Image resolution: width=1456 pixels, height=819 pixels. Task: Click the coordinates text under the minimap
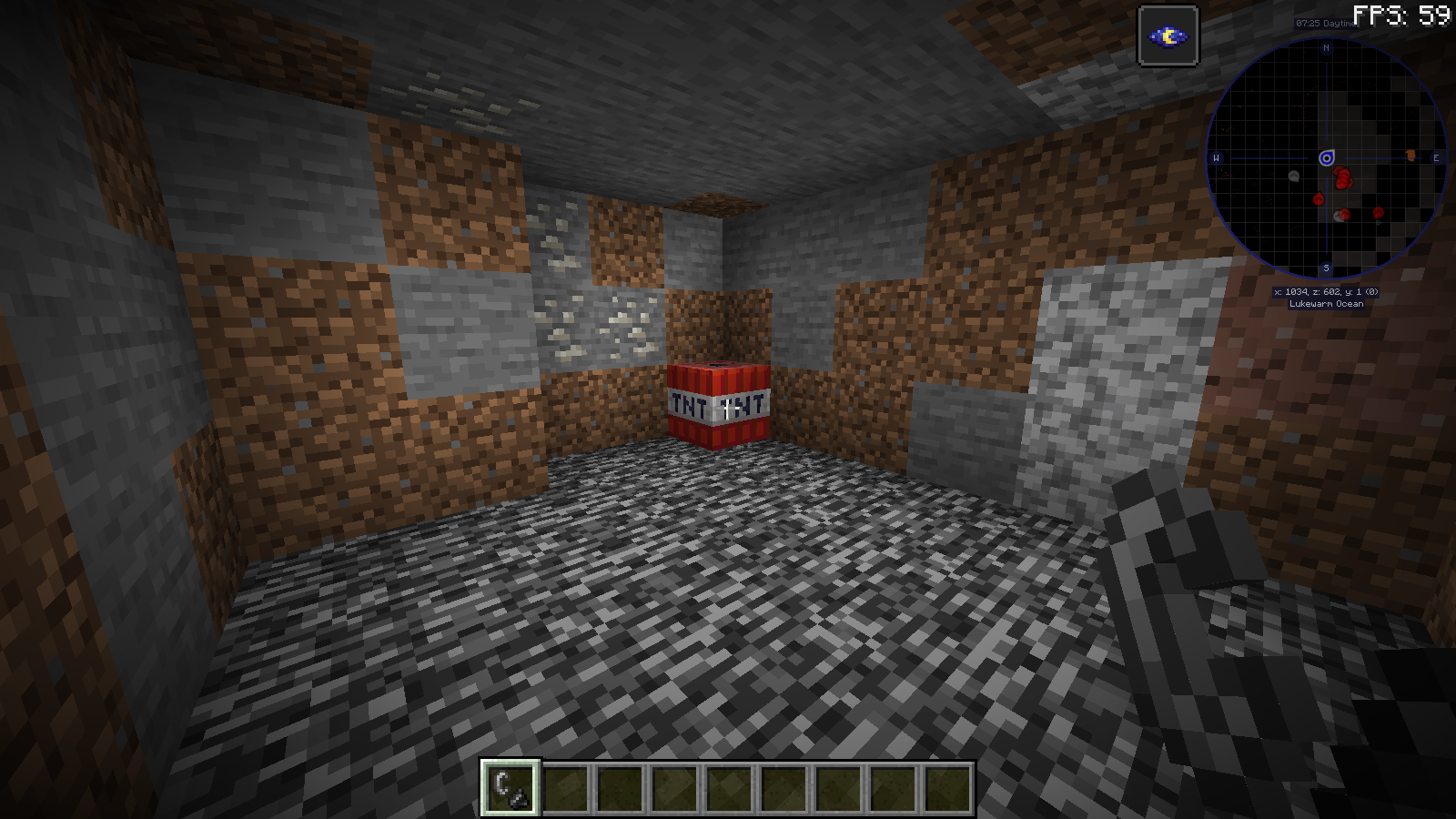pos(1327,293)
